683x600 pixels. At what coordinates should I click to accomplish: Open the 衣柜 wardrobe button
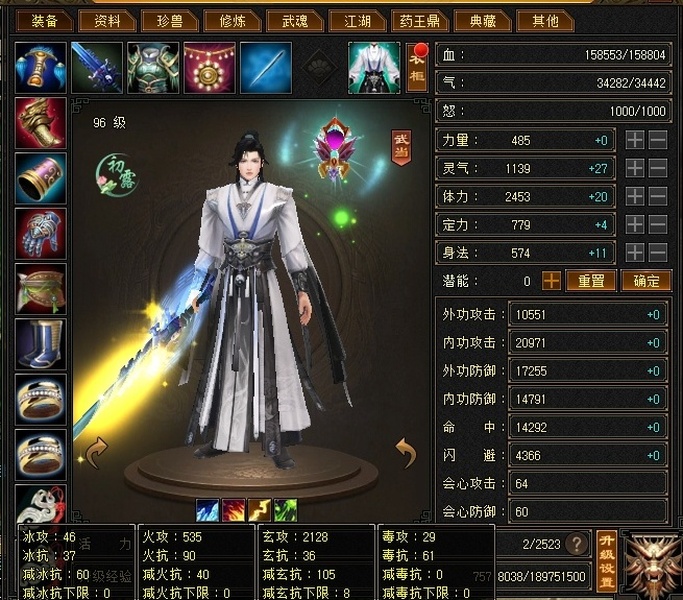pyautogui.click(x=417, y=67)
